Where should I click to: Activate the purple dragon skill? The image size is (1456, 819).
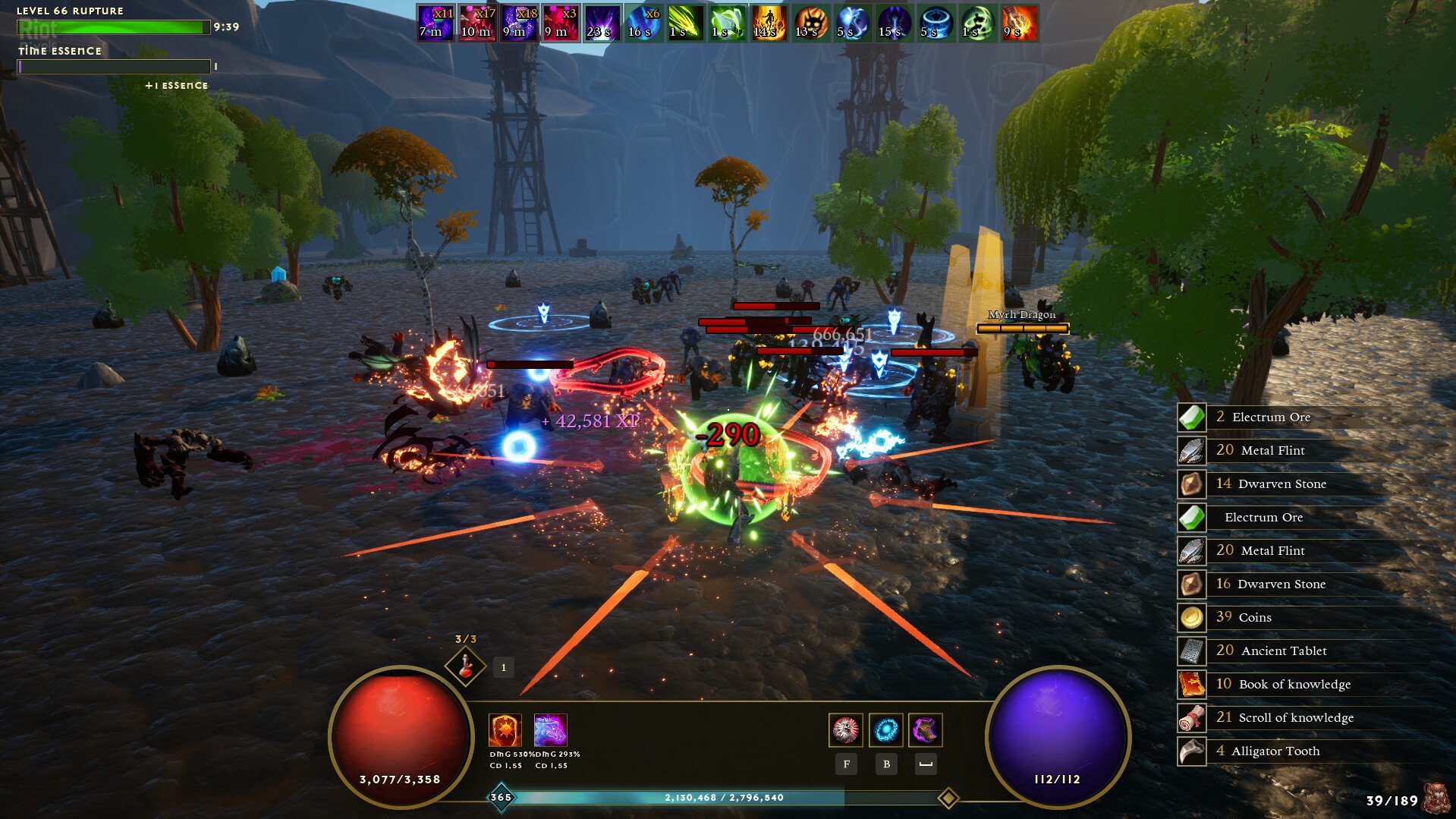[550, 730]
